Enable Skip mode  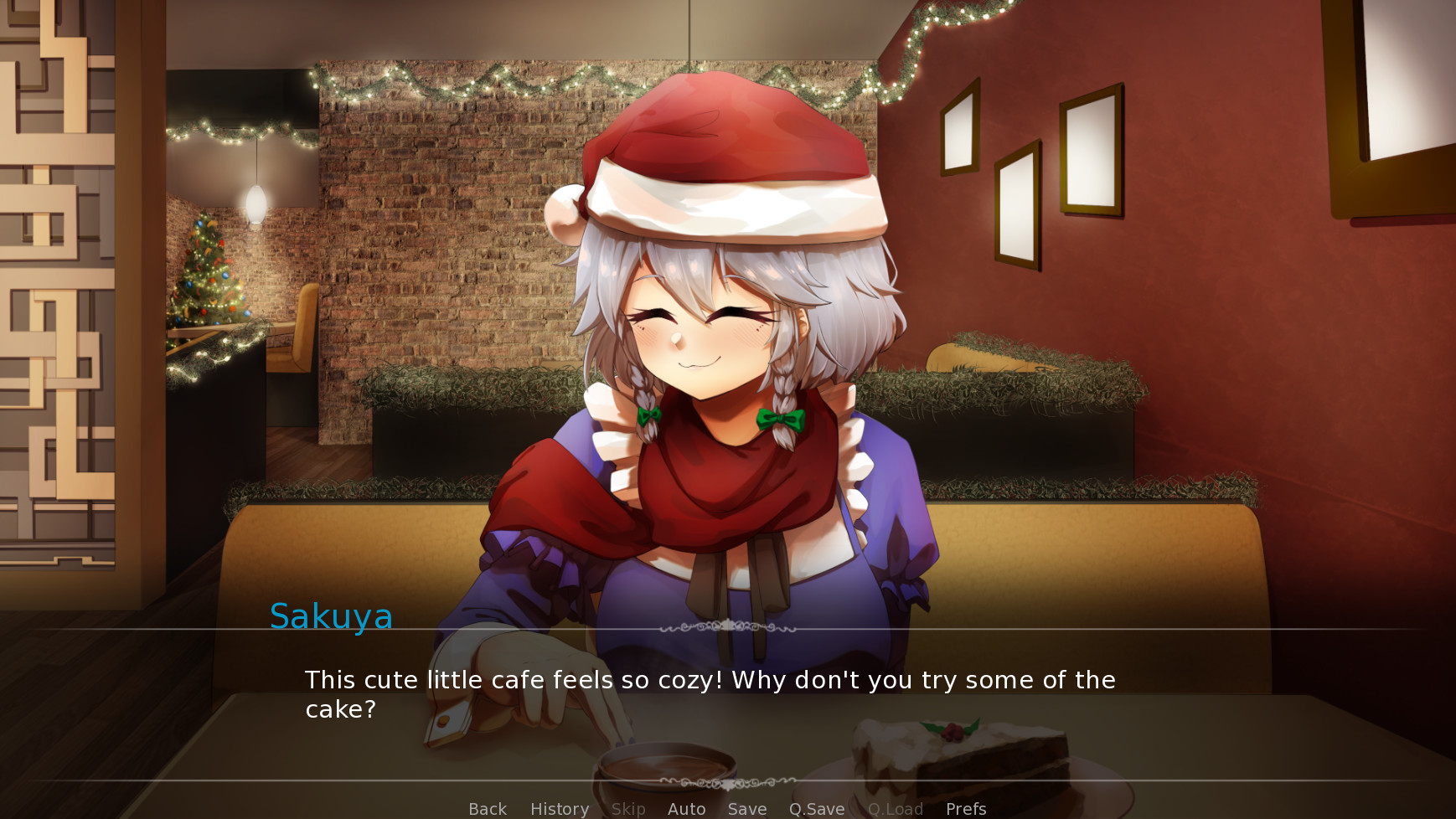click(x=628, y=809)
